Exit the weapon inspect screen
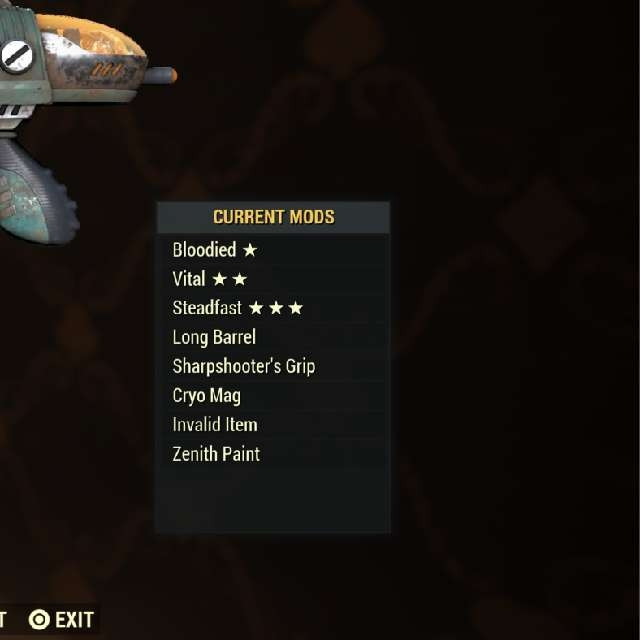640x640 pixels. (62, 620)
